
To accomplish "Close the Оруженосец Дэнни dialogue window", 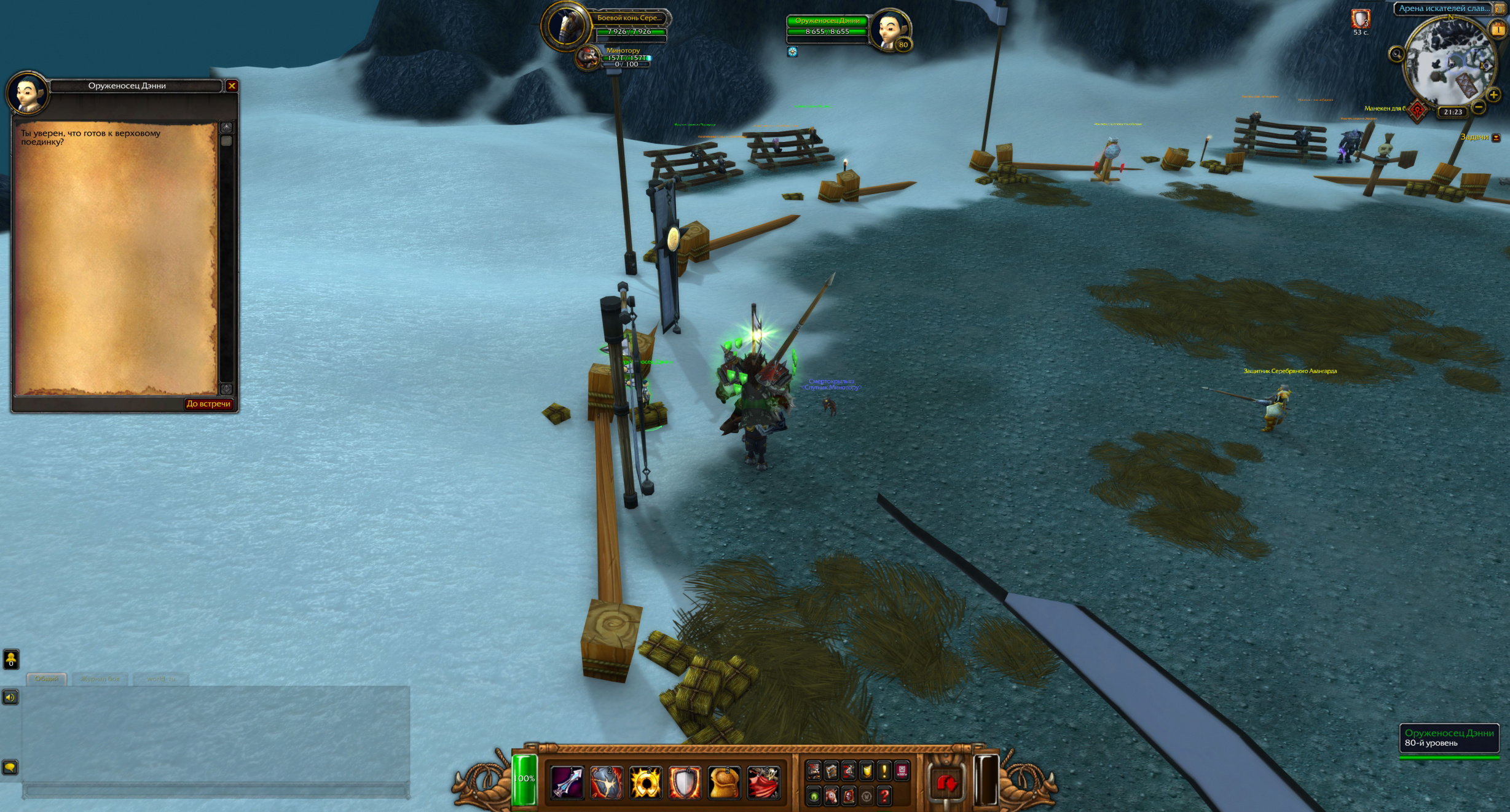I will click(232, 86).
